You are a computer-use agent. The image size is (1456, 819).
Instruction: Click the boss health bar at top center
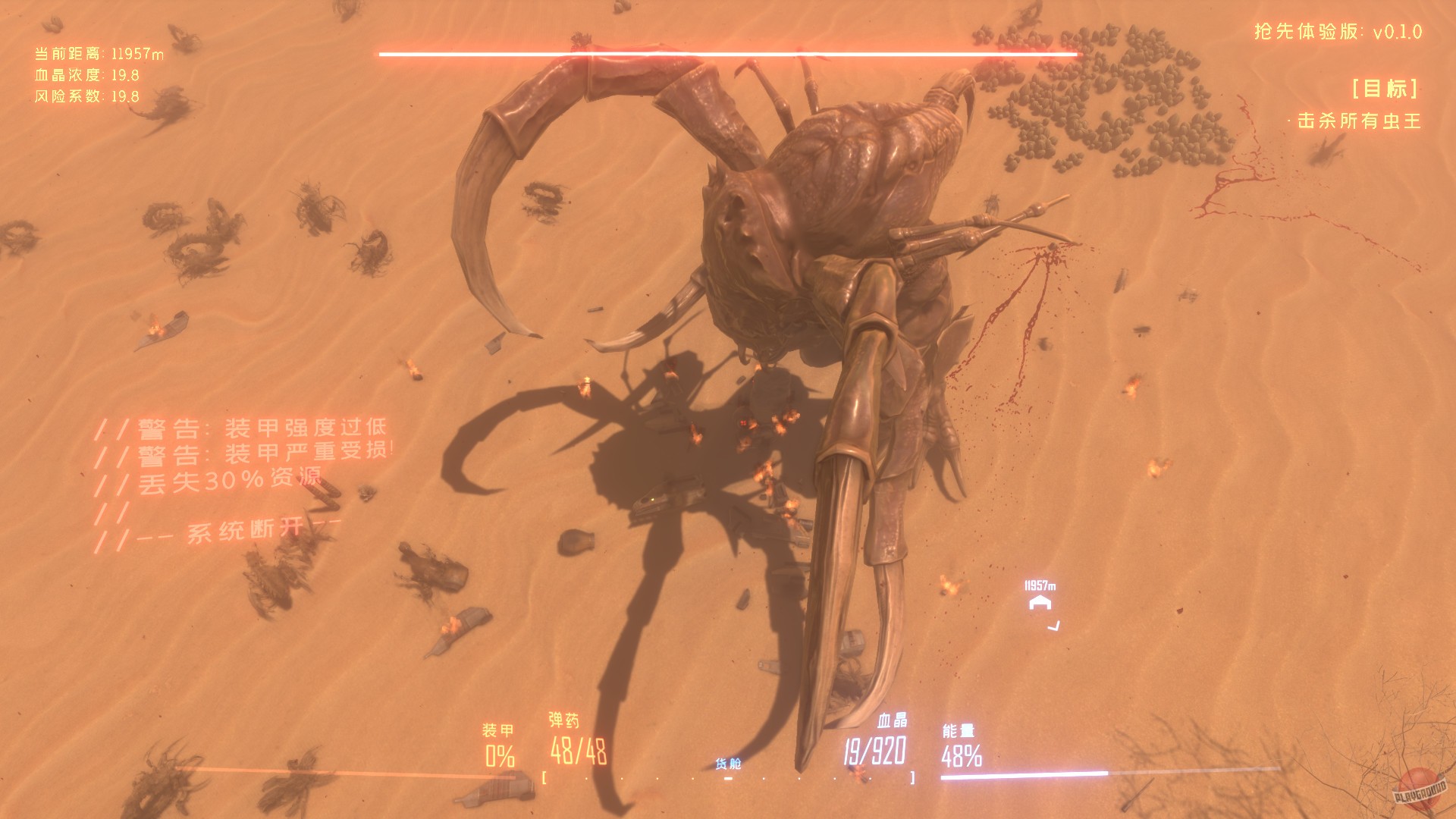727,53
